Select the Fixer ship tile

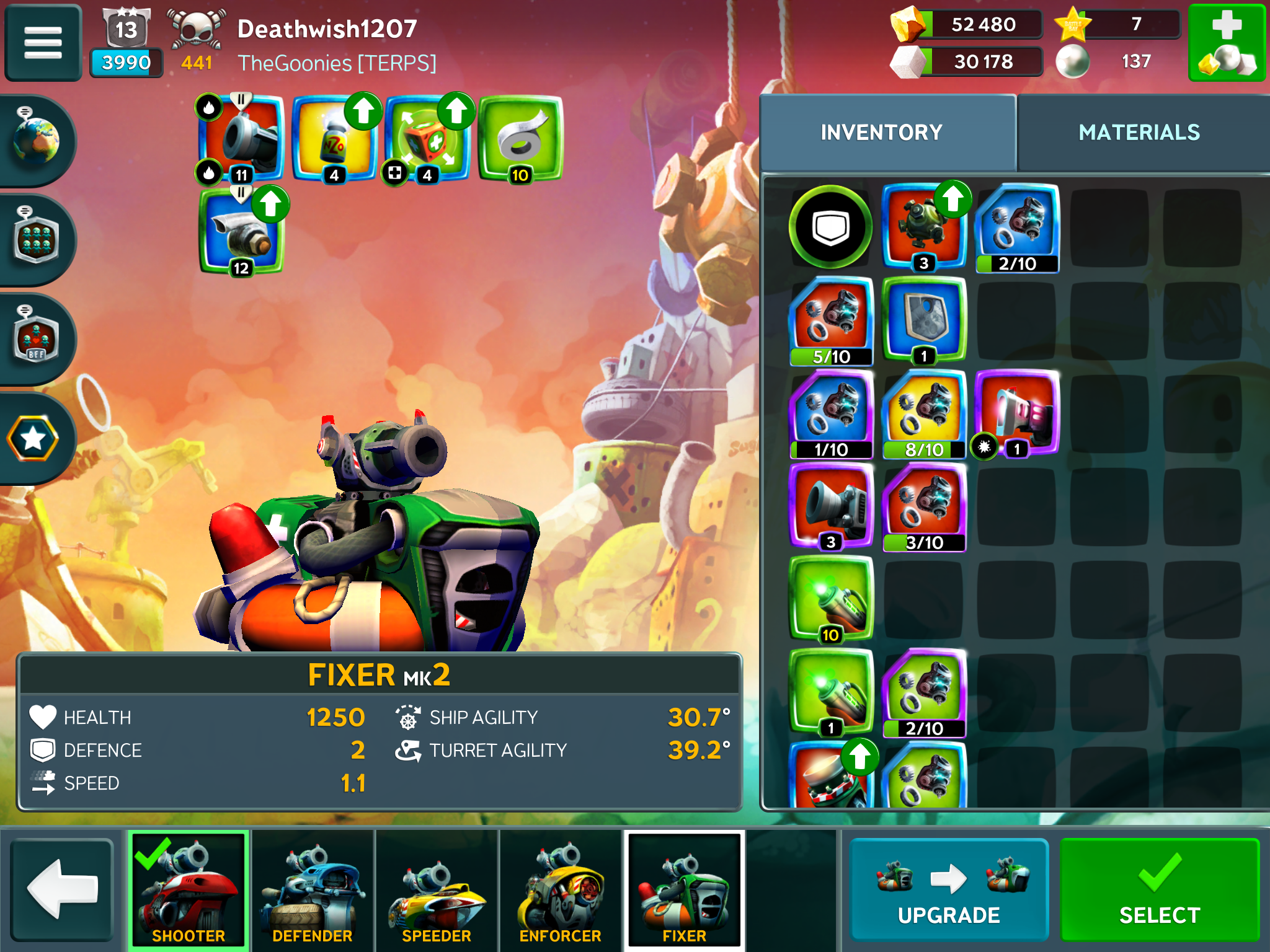point(684,890)
